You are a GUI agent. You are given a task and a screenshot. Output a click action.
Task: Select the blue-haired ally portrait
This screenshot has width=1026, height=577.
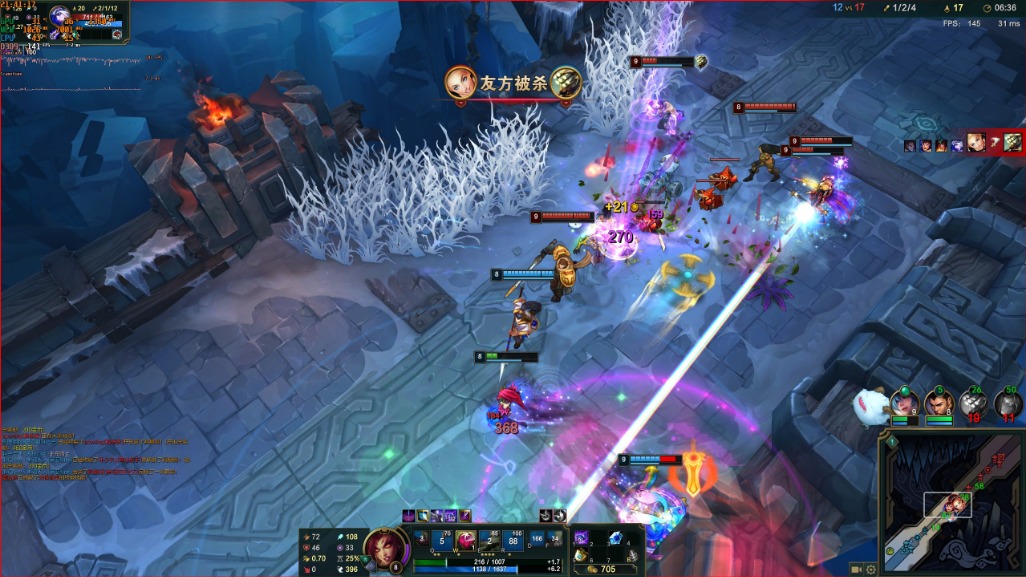(x=904, y=403)
